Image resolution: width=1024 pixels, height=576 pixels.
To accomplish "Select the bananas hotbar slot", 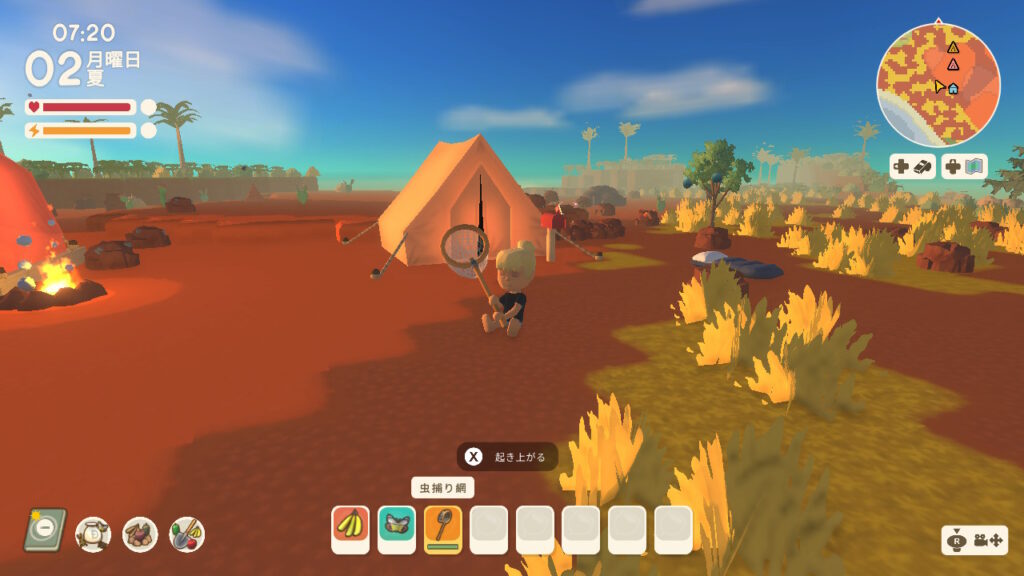I will (x=351, y=528).
